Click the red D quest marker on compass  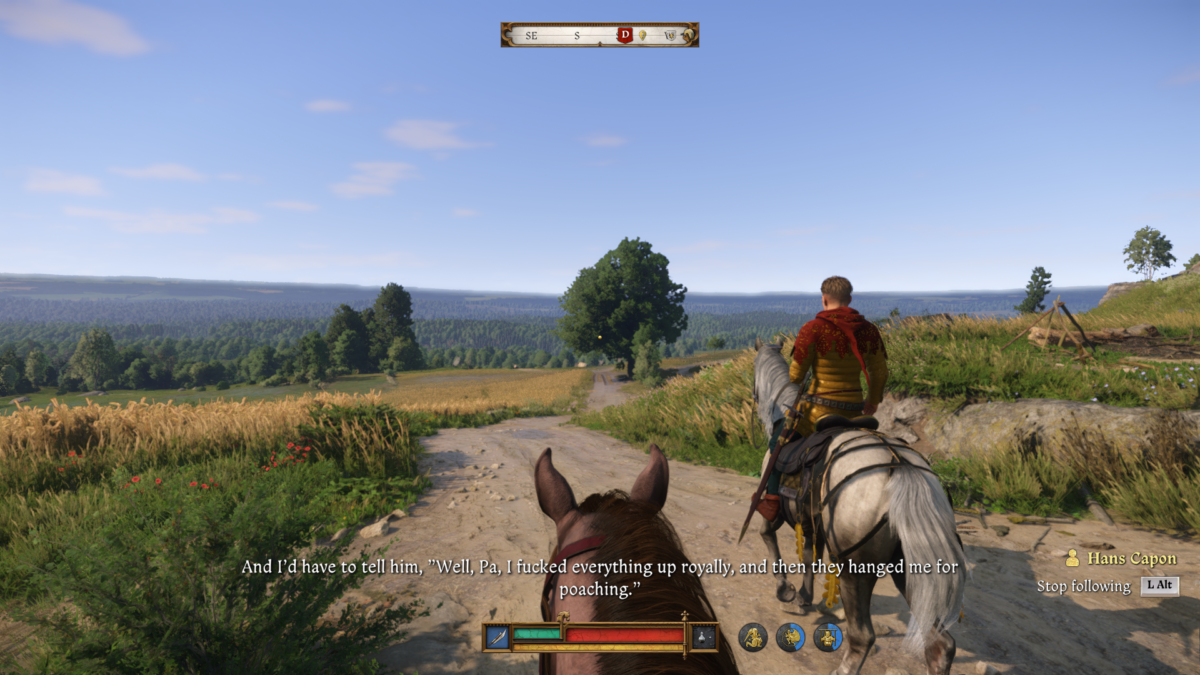pyautogui.click(x=625, y=35)
